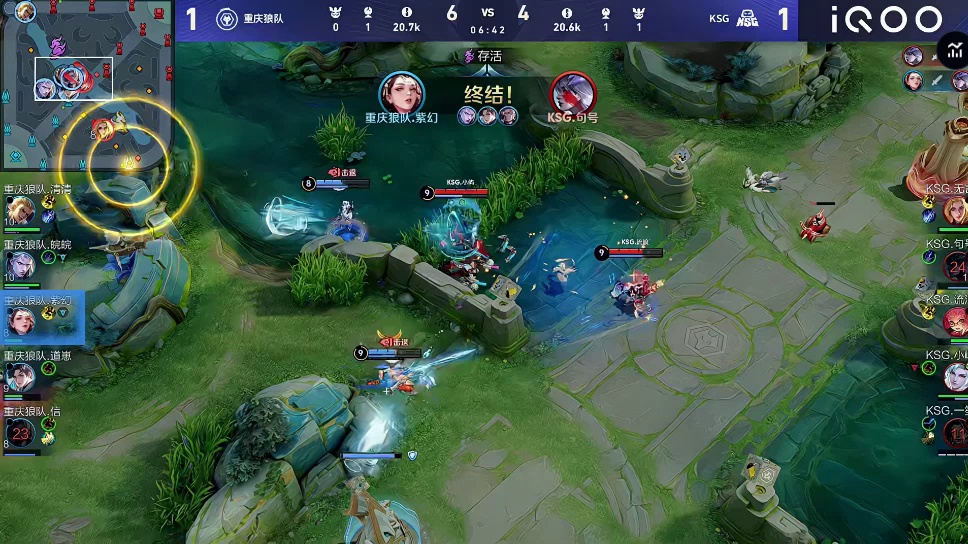Screen dimensions: 968x544
Task: Select the KSG blonde hero portrait
Action: tap(954, 210)
